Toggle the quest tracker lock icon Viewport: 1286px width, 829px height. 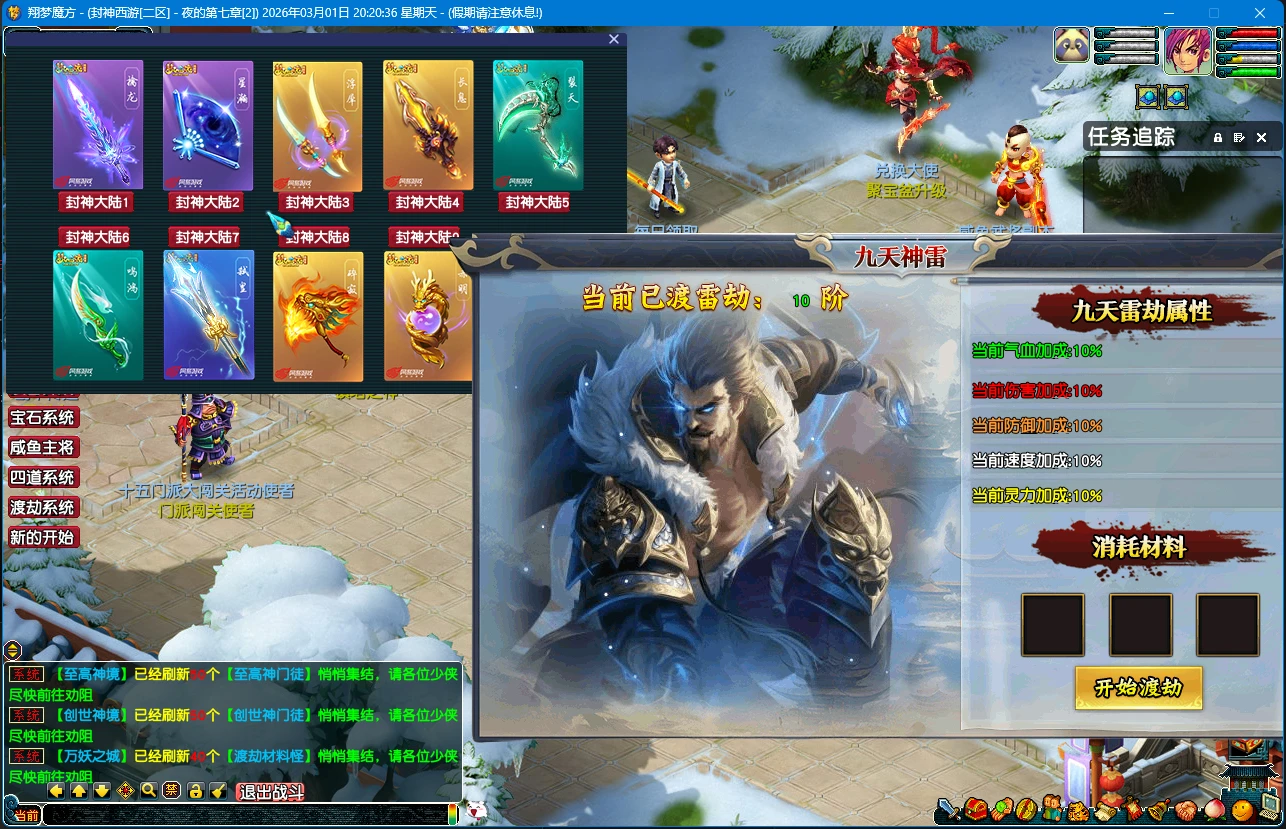pos(1218,137)
